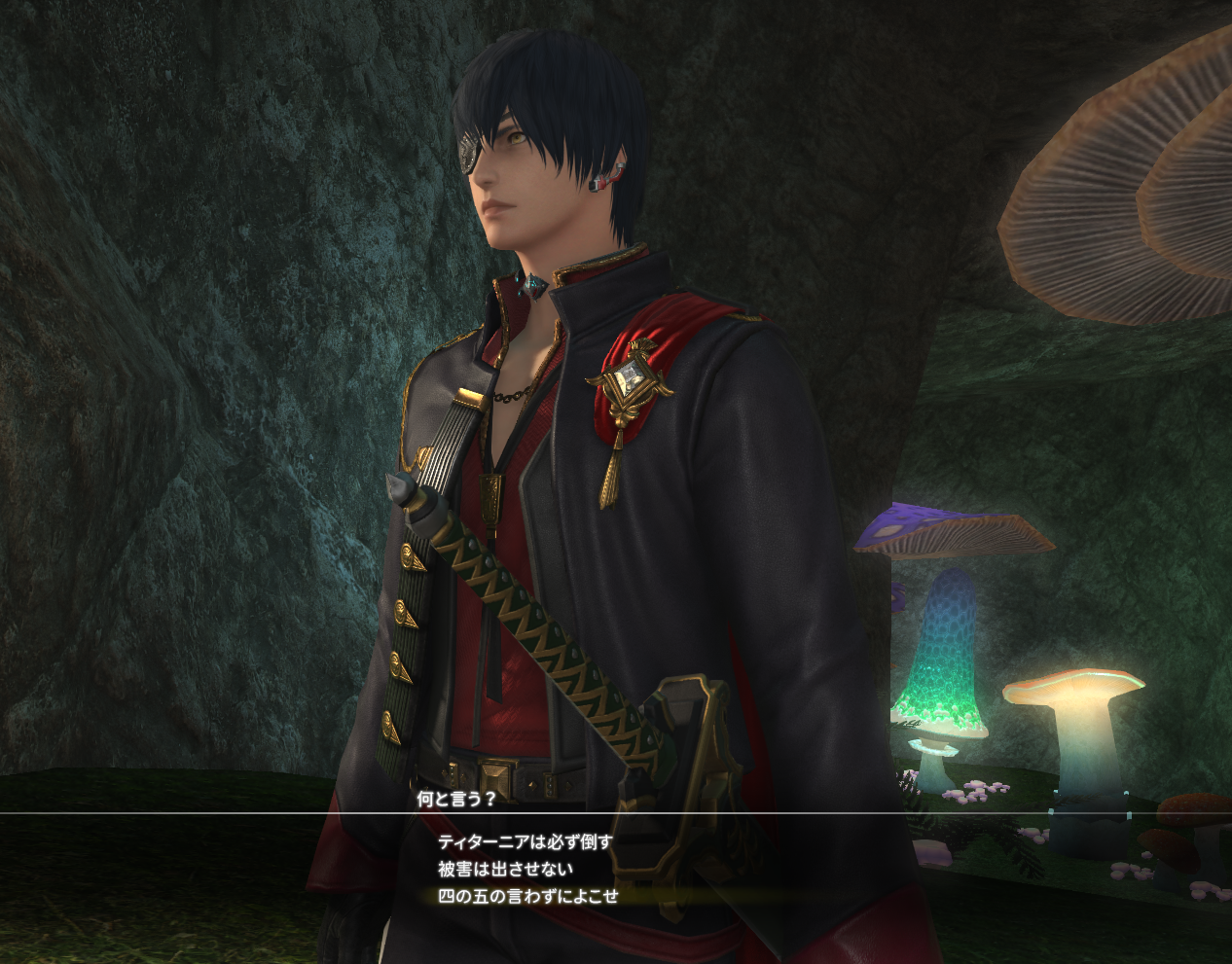Select the dialogue option "被害は出させない"

(x=505, y=869)
